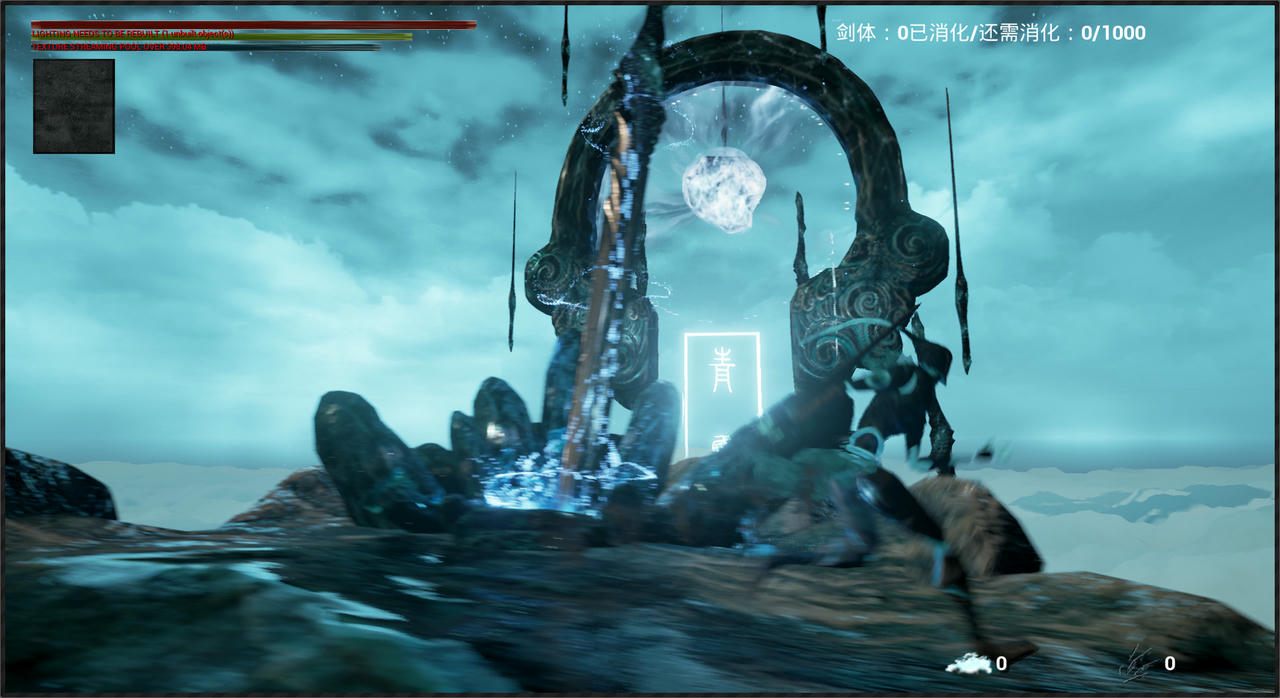Select the white cloud item icon

[x=967, y=663]
